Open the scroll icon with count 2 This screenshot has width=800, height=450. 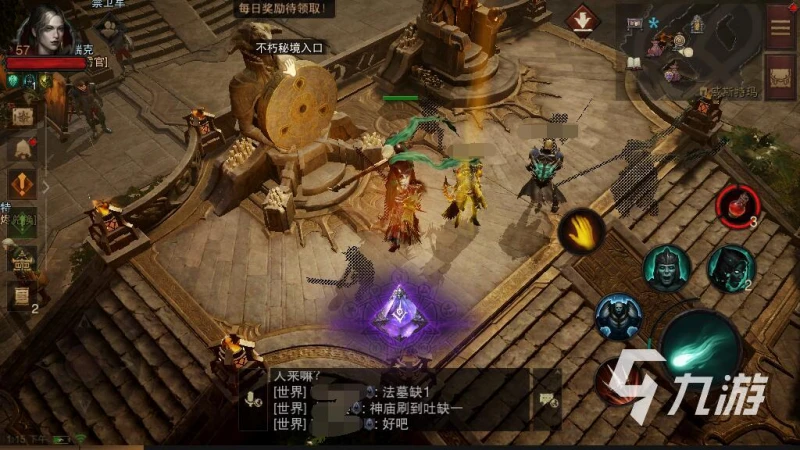point(22,296)
